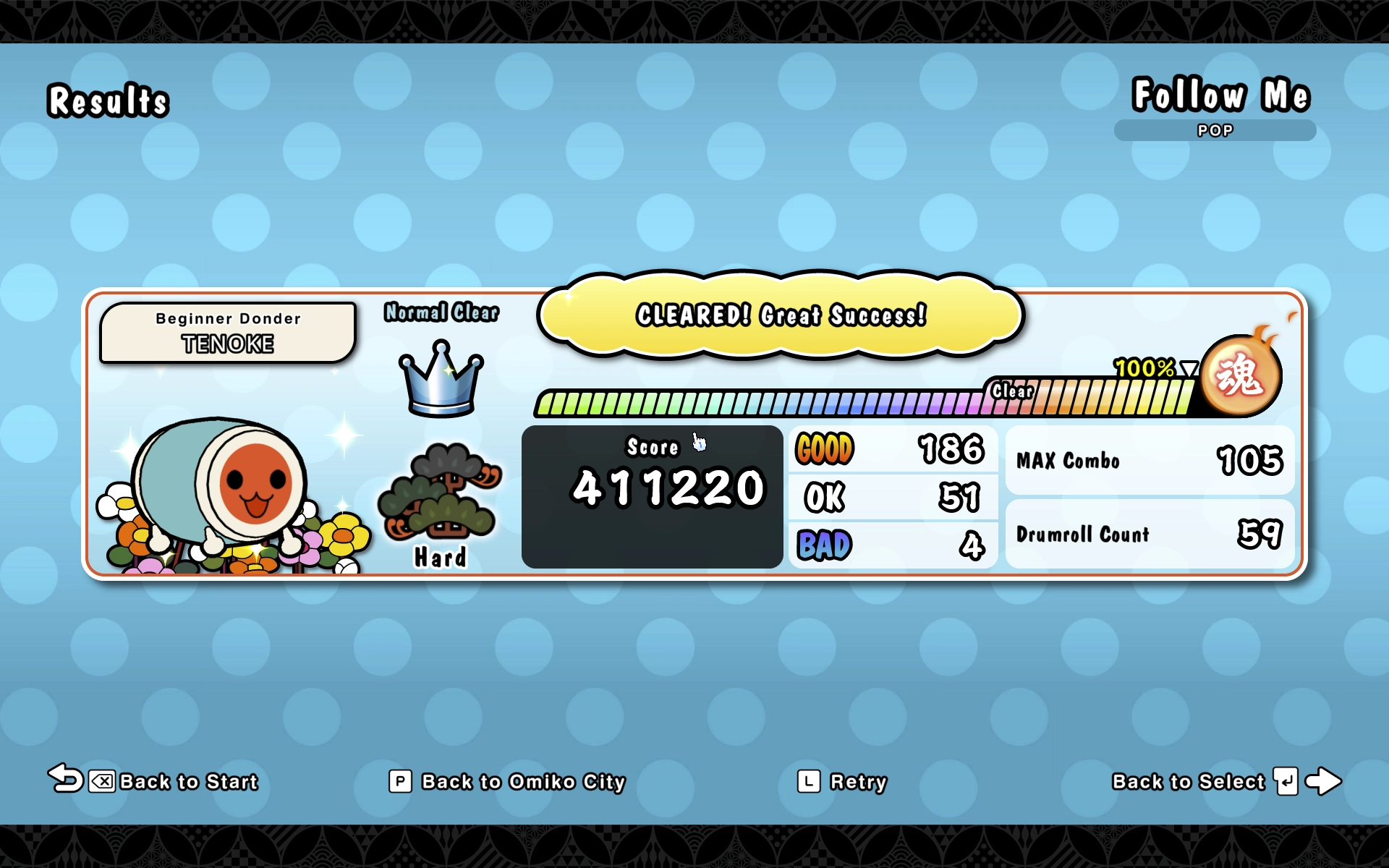Choose Back to Select
This screenshot has width=1389, height=868.
pyautogui.click(x=1188, y=781)
